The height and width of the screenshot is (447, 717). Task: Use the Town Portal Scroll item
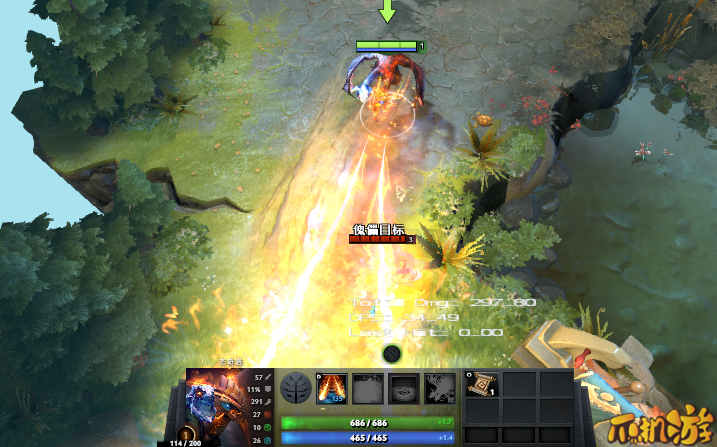pyautogui.click(x=481, y=387)
